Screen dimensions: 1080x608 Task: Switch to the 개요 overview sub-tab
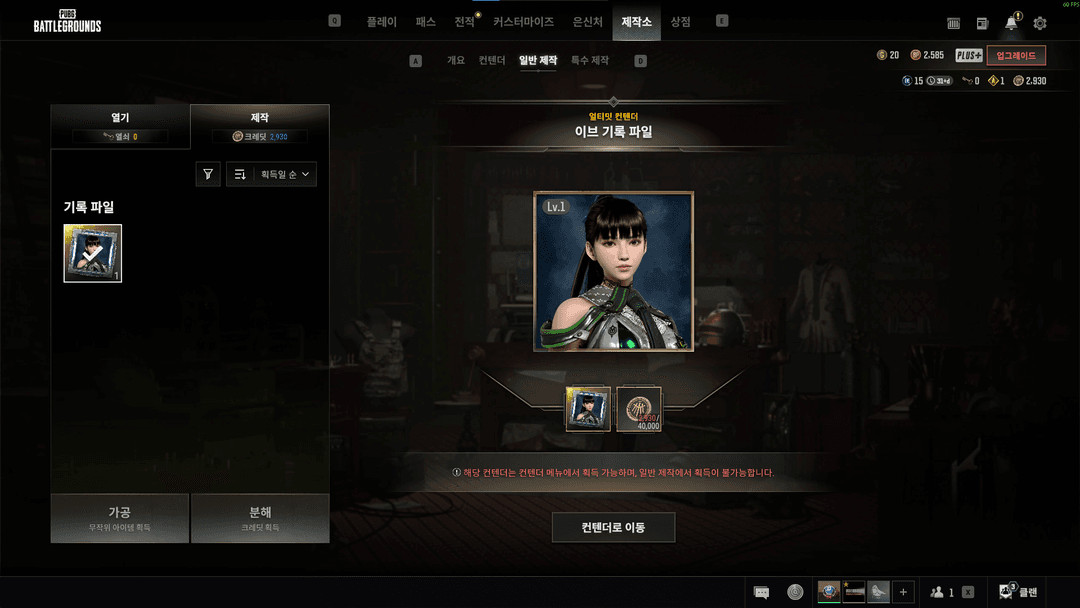(x=456, y=61)
